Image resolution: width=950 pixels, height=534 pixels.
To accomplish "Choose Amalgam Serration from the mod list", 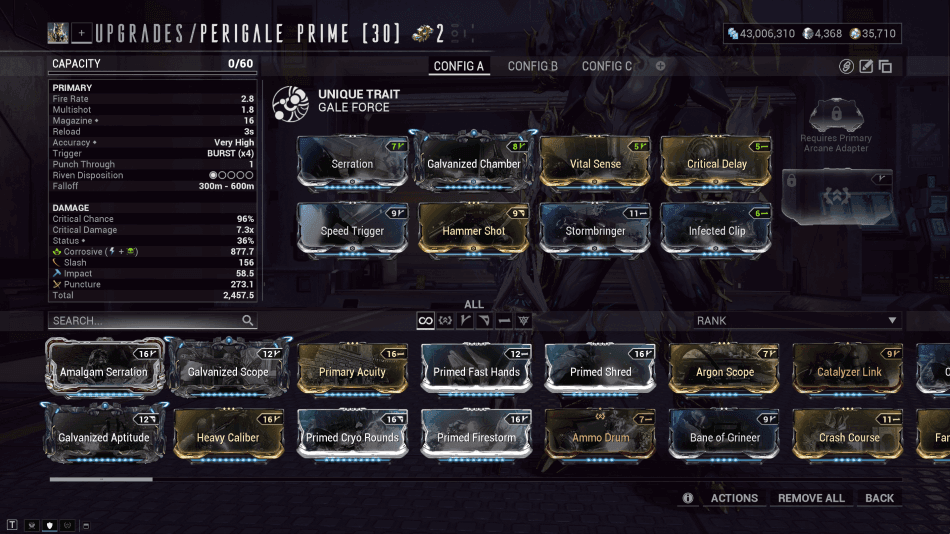I will pyautogui.click(x=103, y=371).
